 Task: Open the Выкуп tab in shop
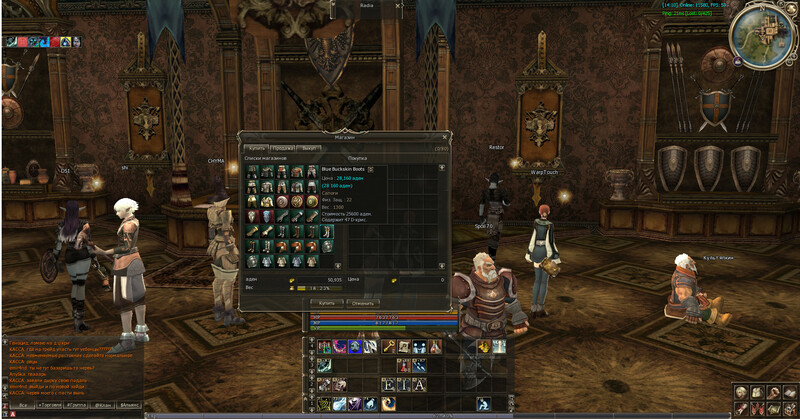tap(309, 148)
